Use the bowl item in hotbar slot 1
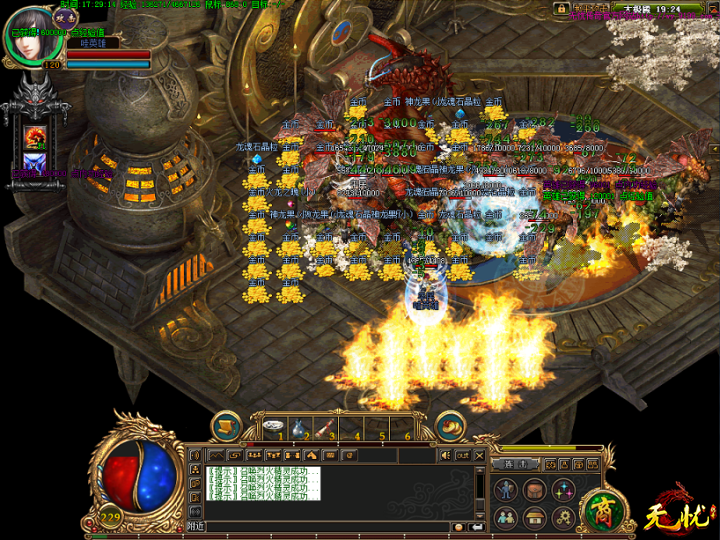Viewport: 720px width, 540px height. coord(274,427)
